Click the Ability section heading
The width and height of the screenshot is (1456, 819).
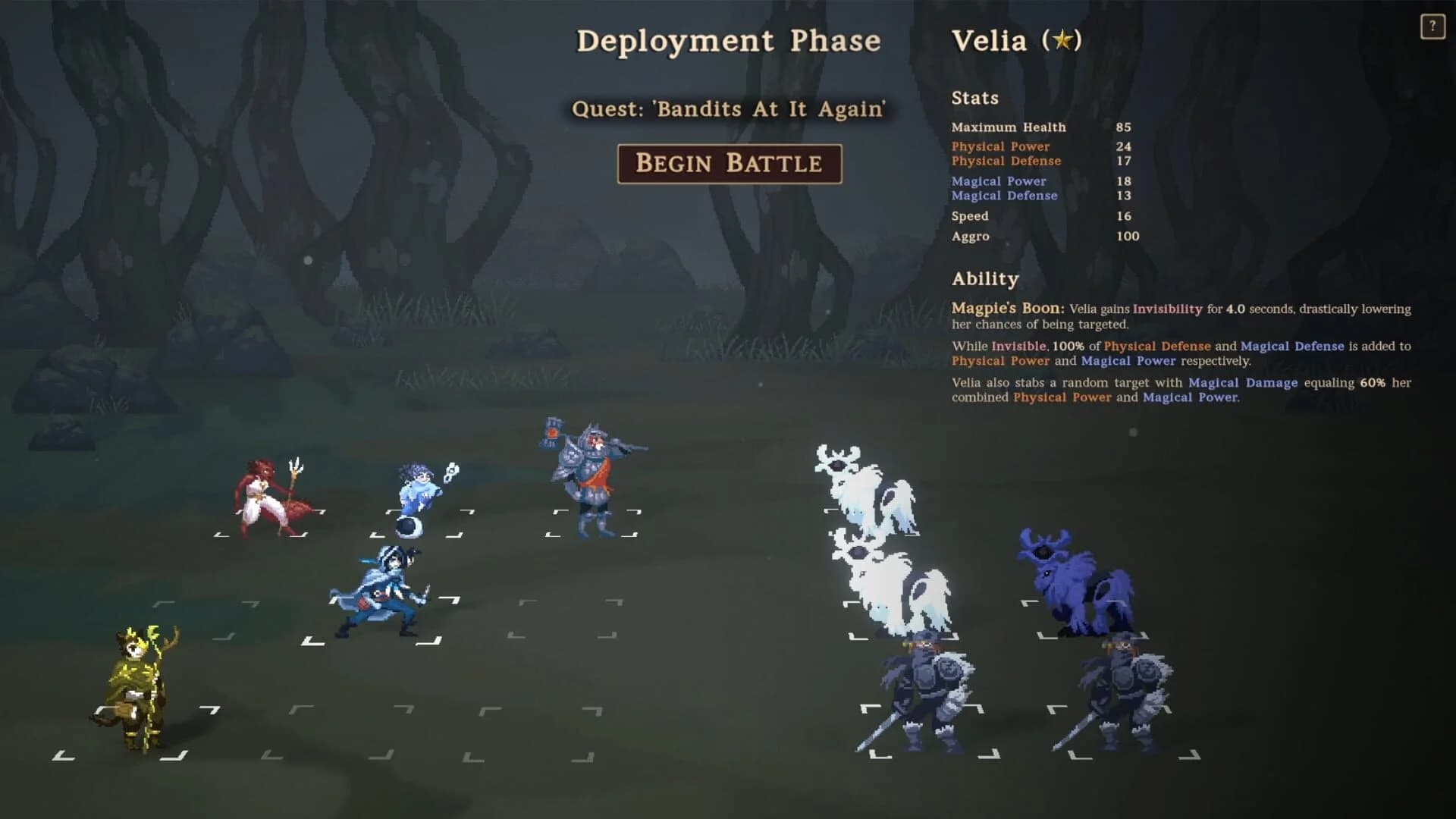click(985, 278)
